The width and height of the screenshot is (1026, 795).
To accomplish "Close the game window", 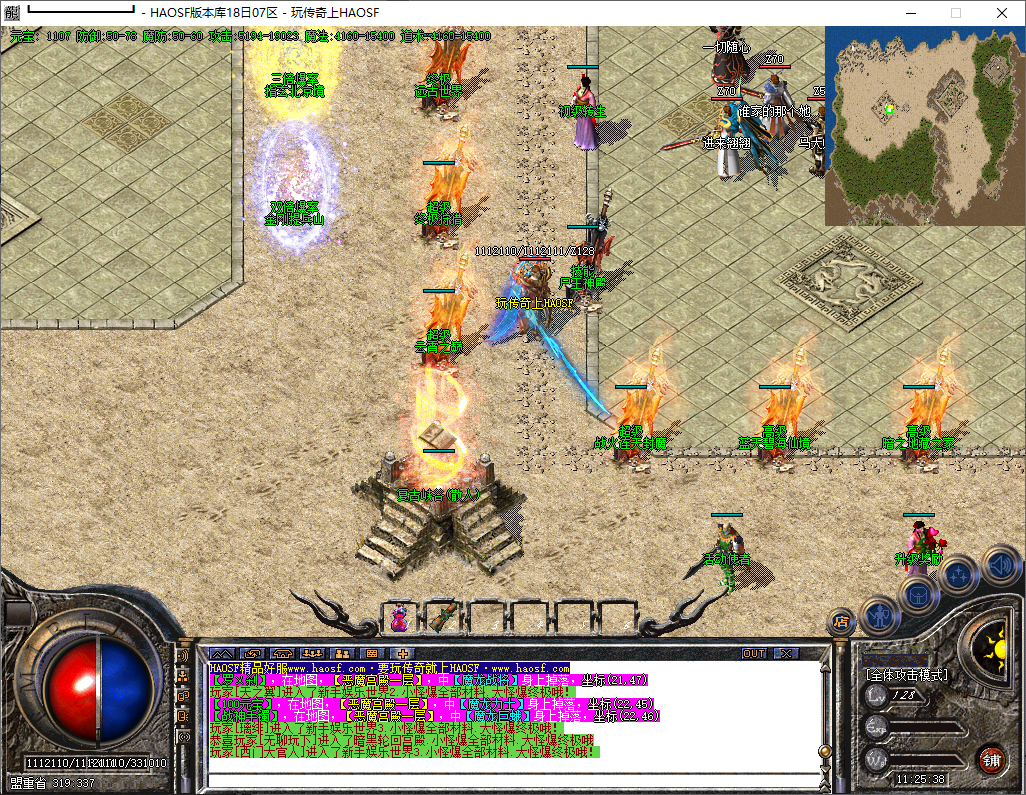I will click(x=1001, y=13).
